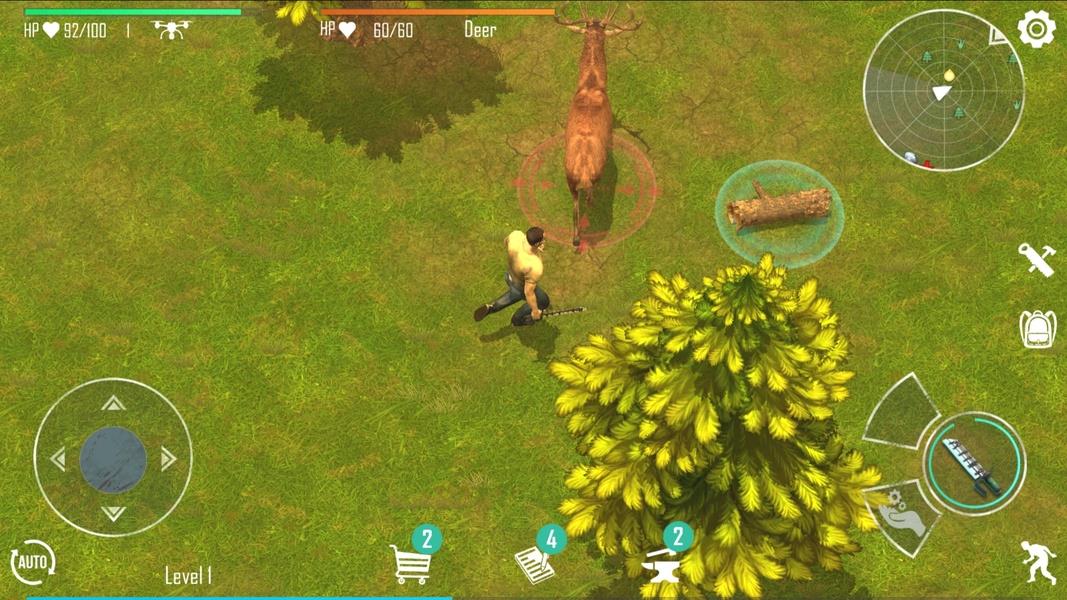The height and width of the screenshot is (600, 1067).
Task: Click the circular radar minimap
Action: point(943,91)
